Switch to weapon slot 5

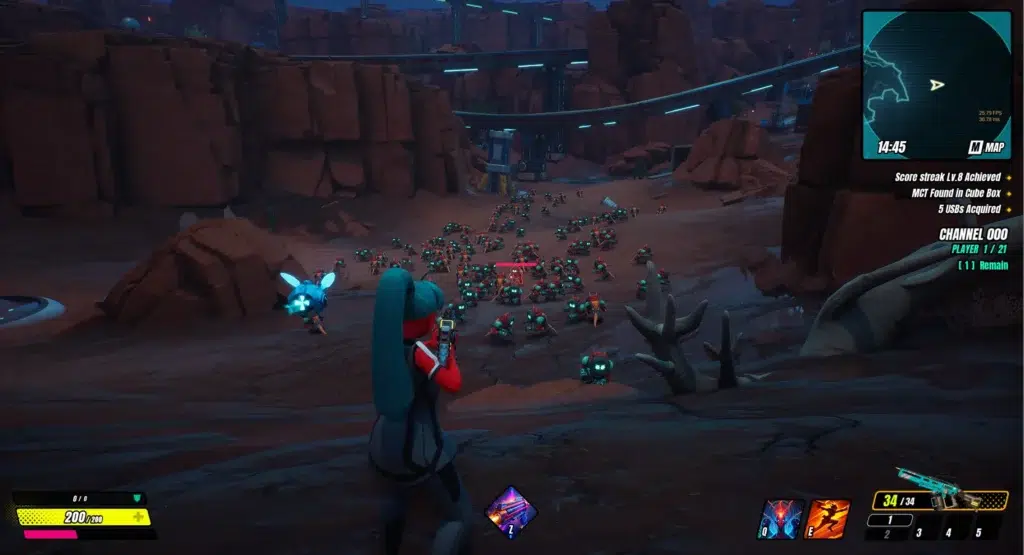979,533
